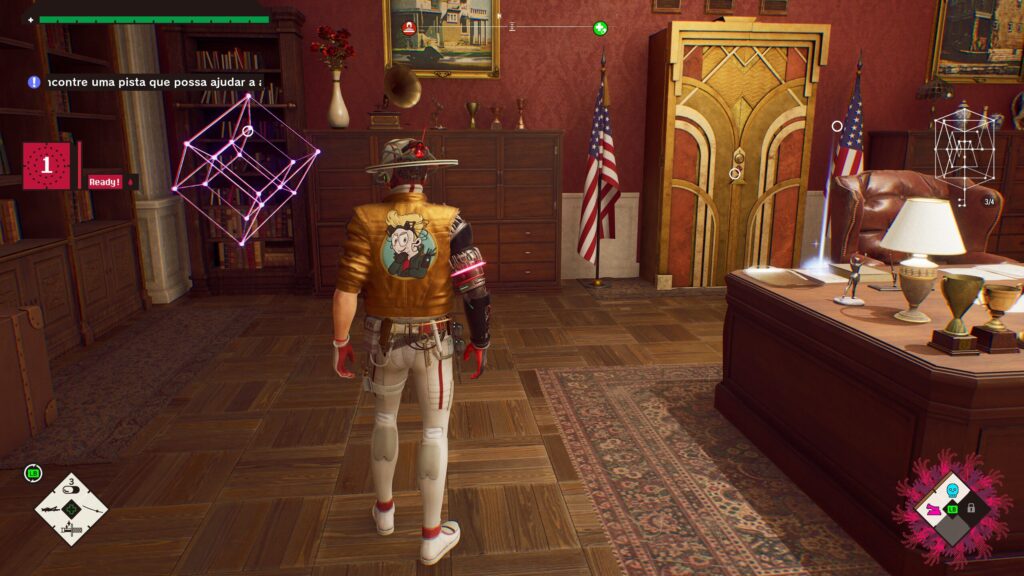1024x576 pixels.
Task: Select the cyan skull ability icon
Action: pos(952,490)
